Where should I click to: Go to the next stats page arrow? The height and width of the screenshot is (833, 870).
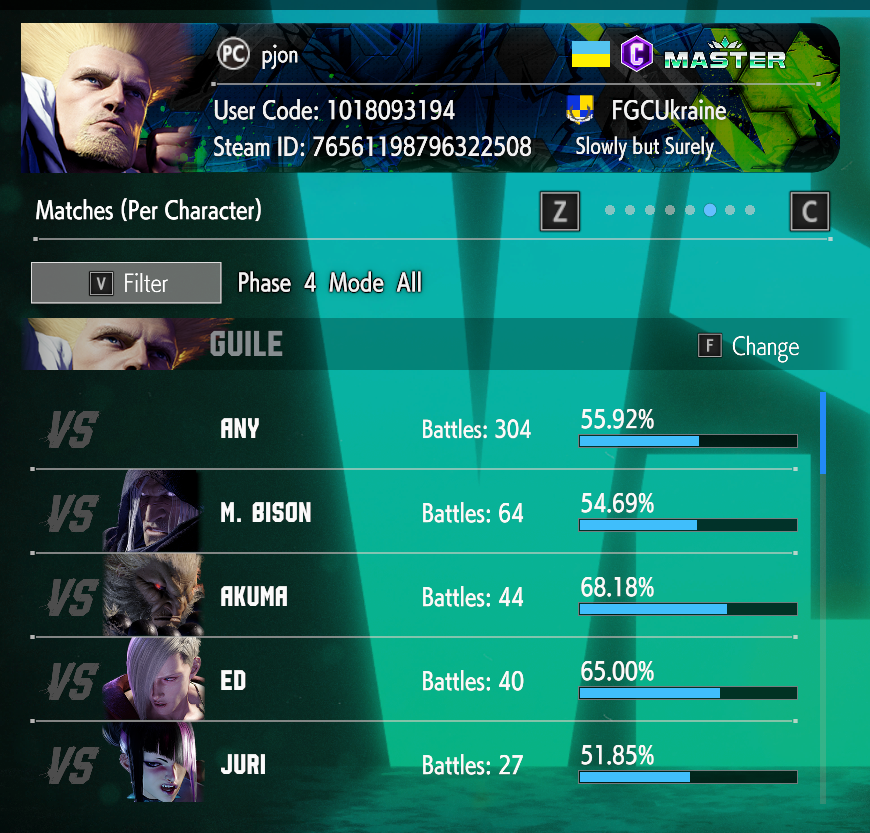[809, 211]
